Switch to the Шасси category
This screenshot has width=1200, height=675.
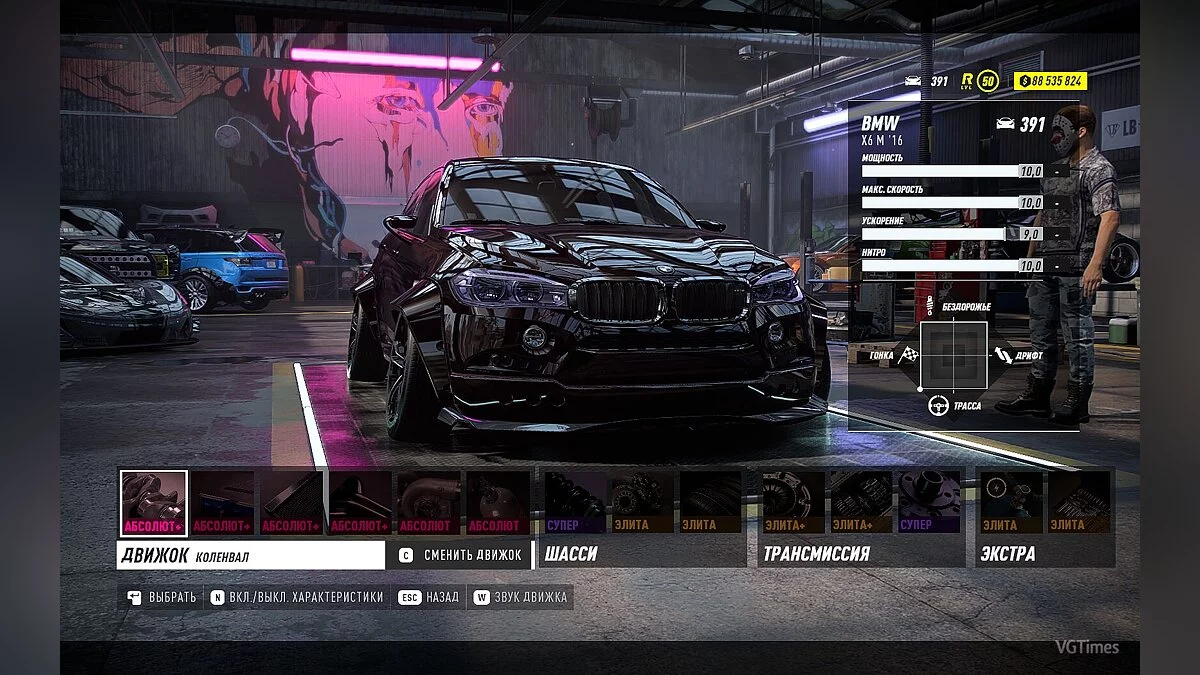tap(571, 553)
